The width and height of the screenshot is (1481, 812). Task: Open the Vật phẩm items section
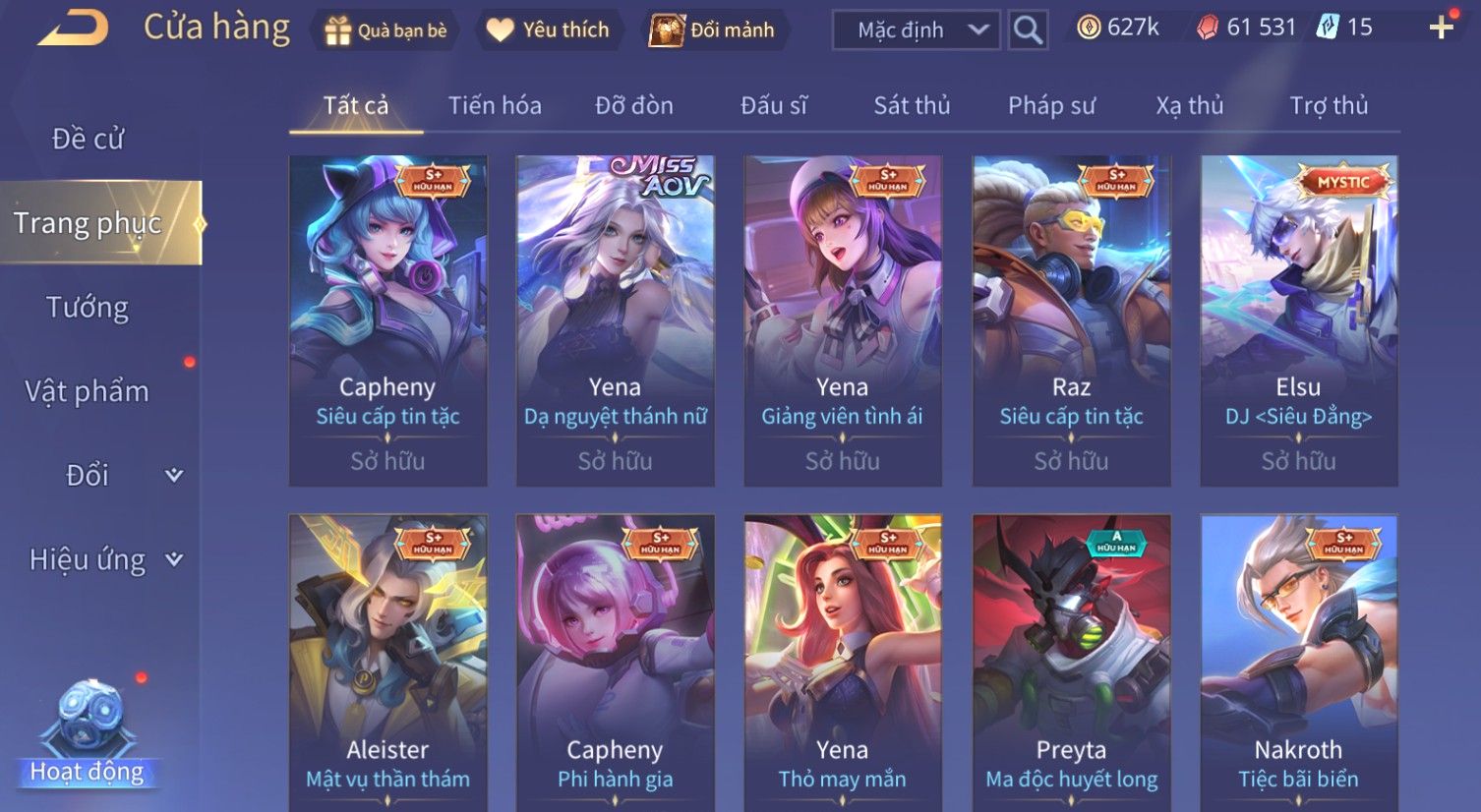[88, 391]
